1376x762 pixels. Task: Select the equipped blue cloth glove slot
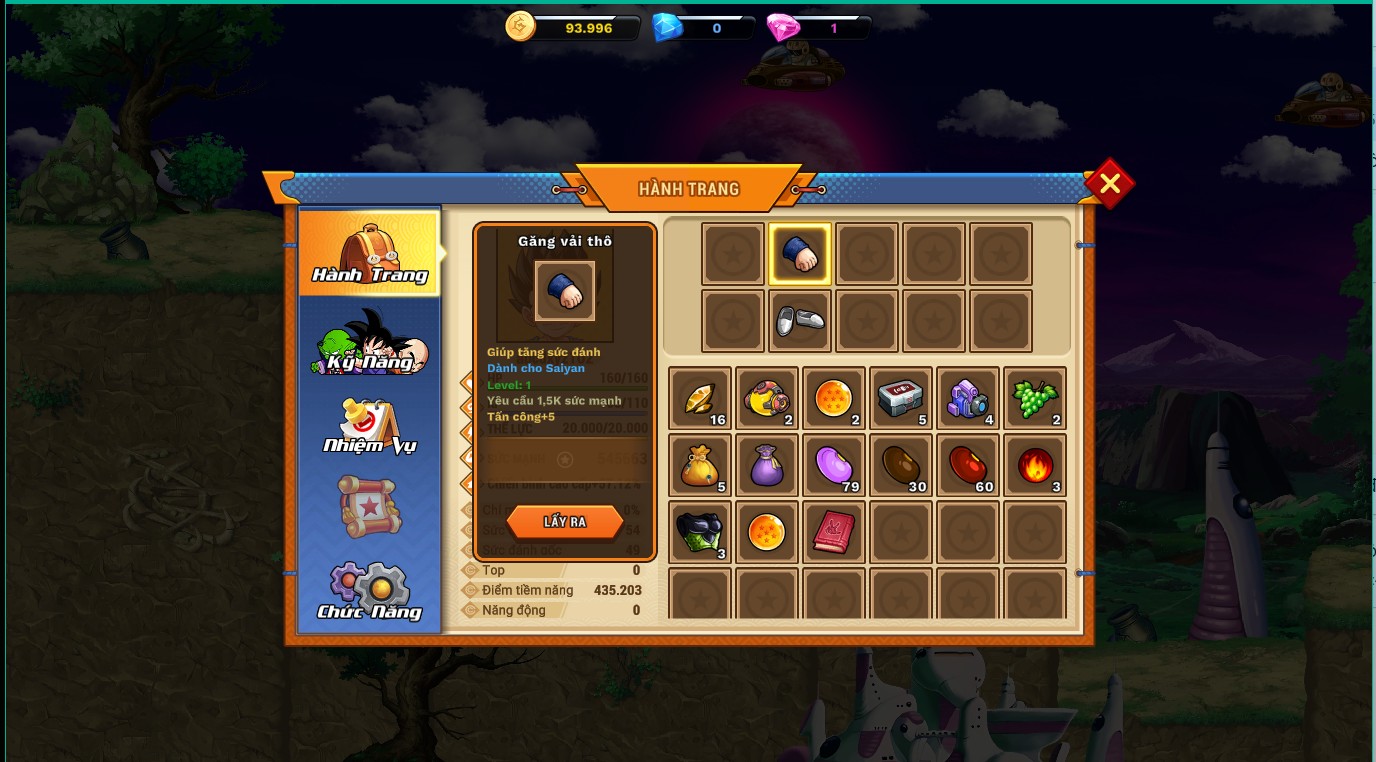pyautogui.click(x=800, y=254)
